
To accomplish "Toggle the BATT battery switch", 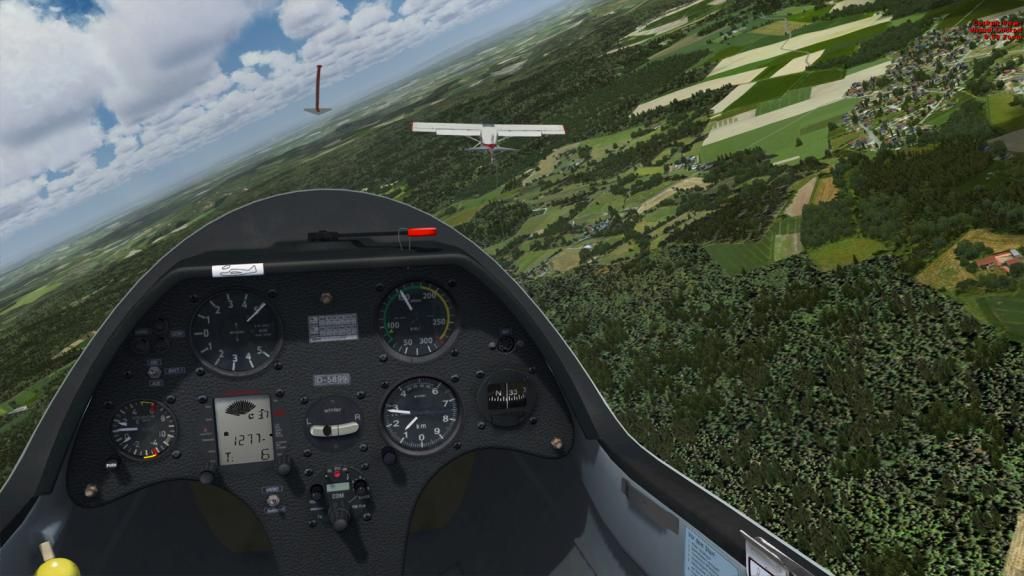I will 154,371.
